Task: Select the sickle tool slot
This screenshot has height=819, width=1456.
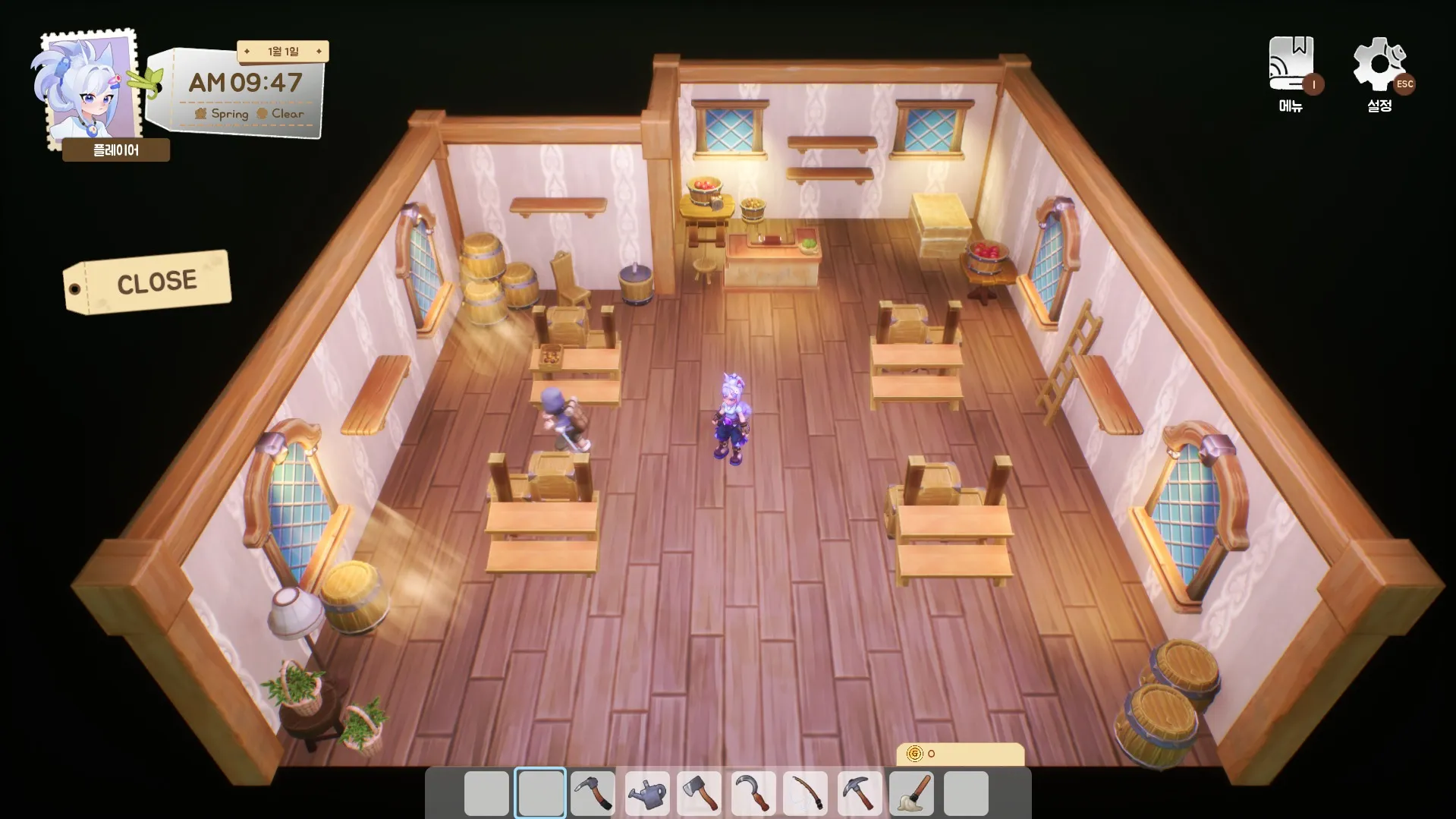Action: coord(753,793)
